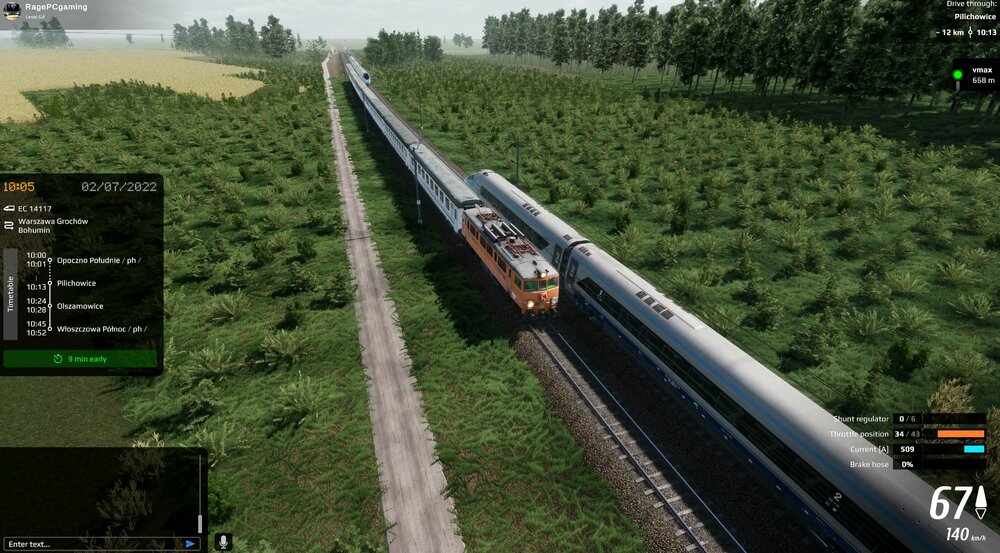
Task: Click the RagePCgaming player avatar
Action: pyautogui.click(x=12, y=9)
